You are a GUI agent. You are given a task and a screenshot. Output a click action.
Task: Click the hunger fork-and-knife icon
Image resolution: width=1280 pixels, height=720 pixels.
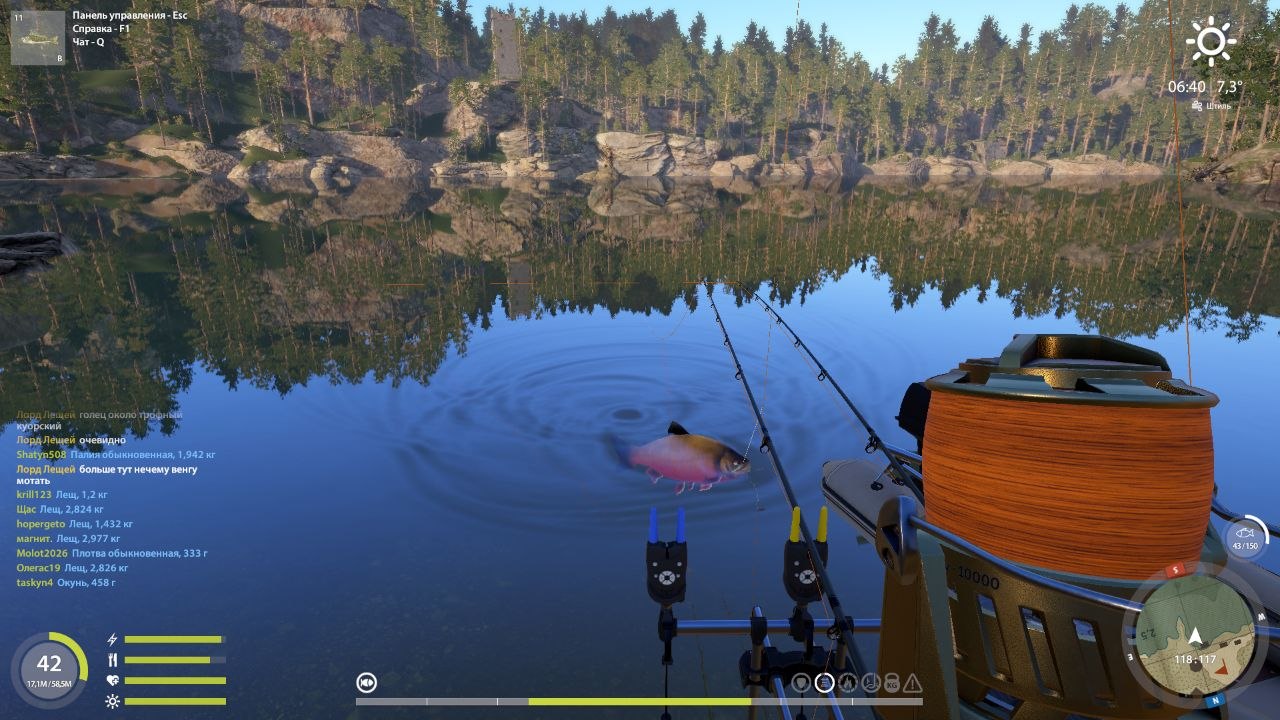pos(112,659)
